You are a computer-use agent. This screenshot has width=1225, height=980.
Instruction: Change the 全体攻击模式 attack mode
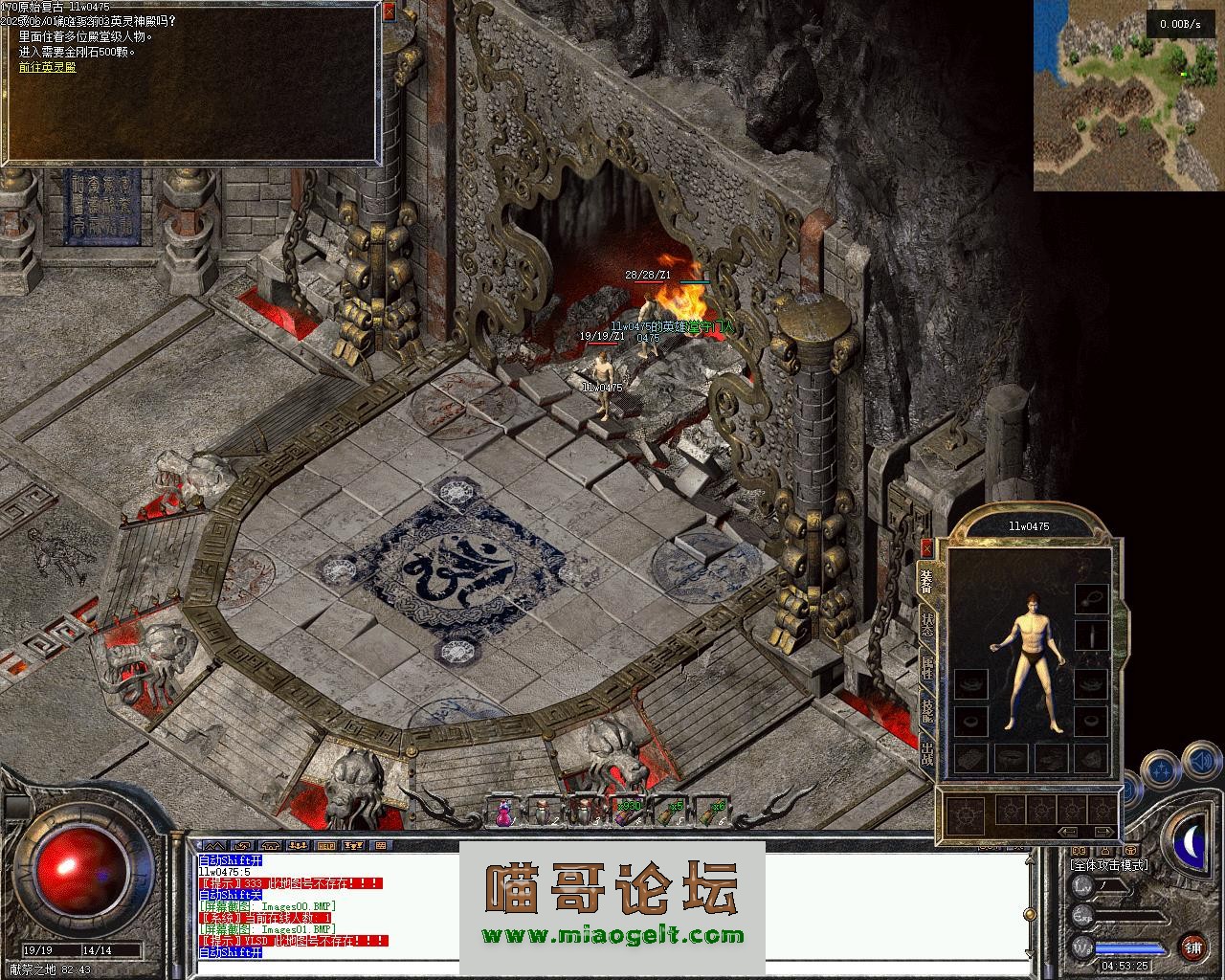[1109, 865]
